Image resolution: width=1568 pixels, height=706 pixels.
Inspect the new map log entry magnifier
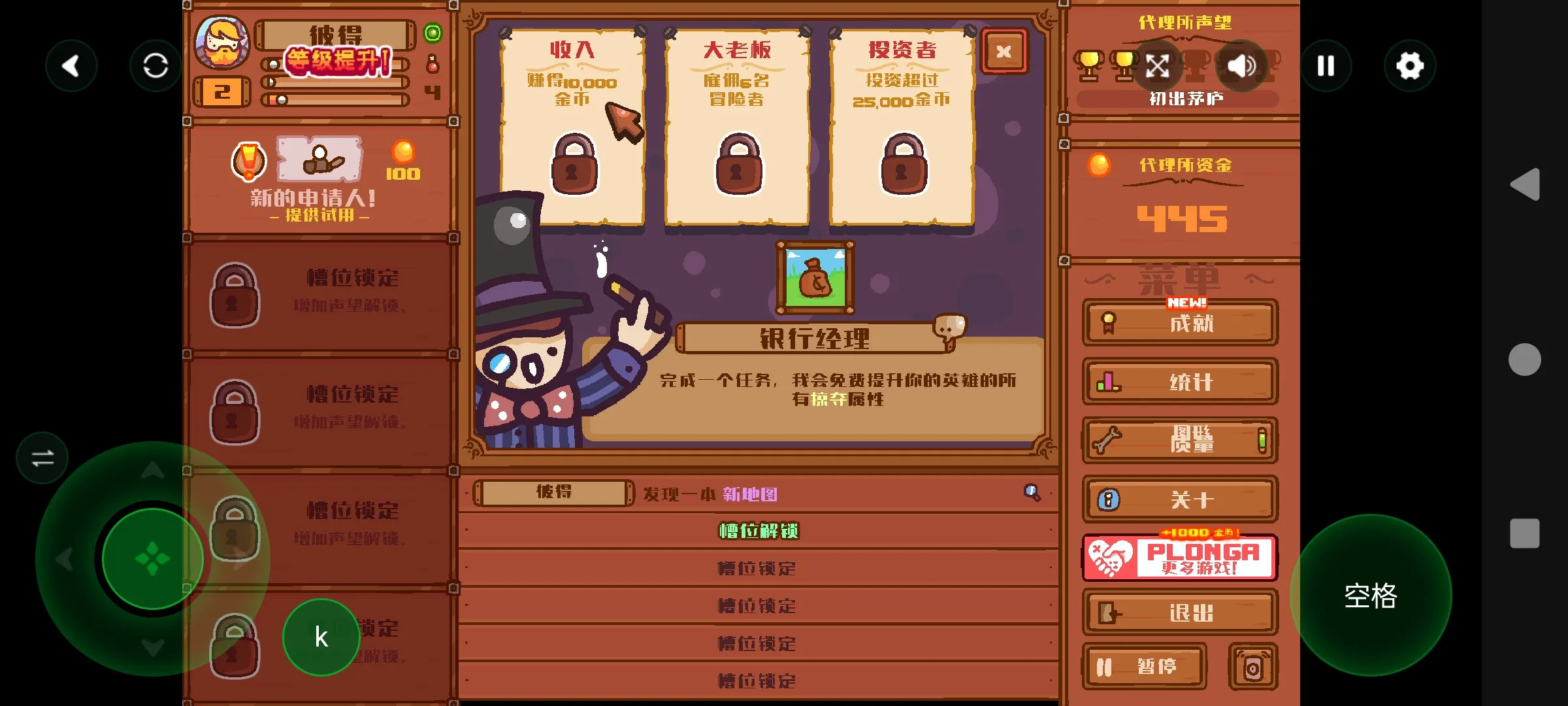pos(1032,493)
